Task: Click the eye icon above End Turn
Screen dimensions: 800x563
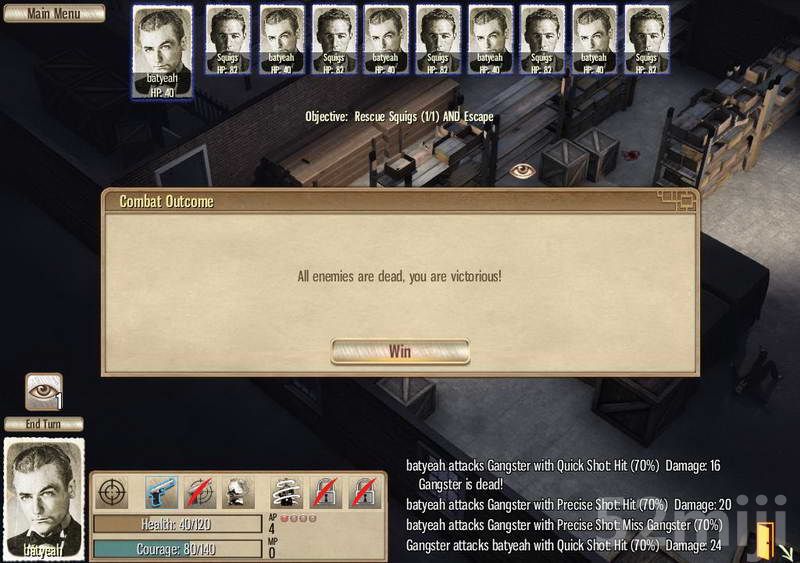Action: 43,391
